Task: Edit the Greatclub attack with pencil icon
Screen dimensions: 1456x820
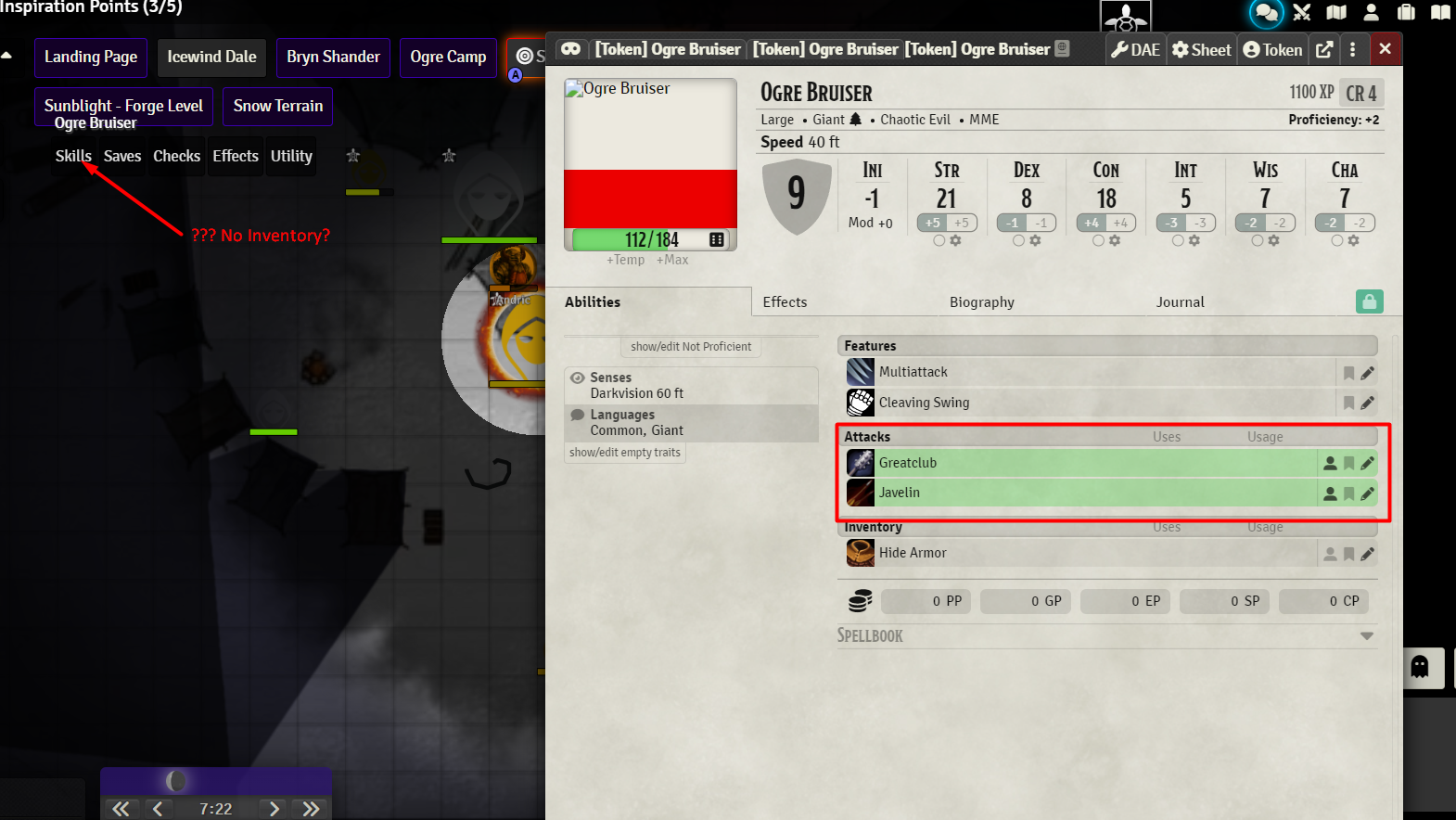Action: pyautogui.click(x=1369, y=462)
